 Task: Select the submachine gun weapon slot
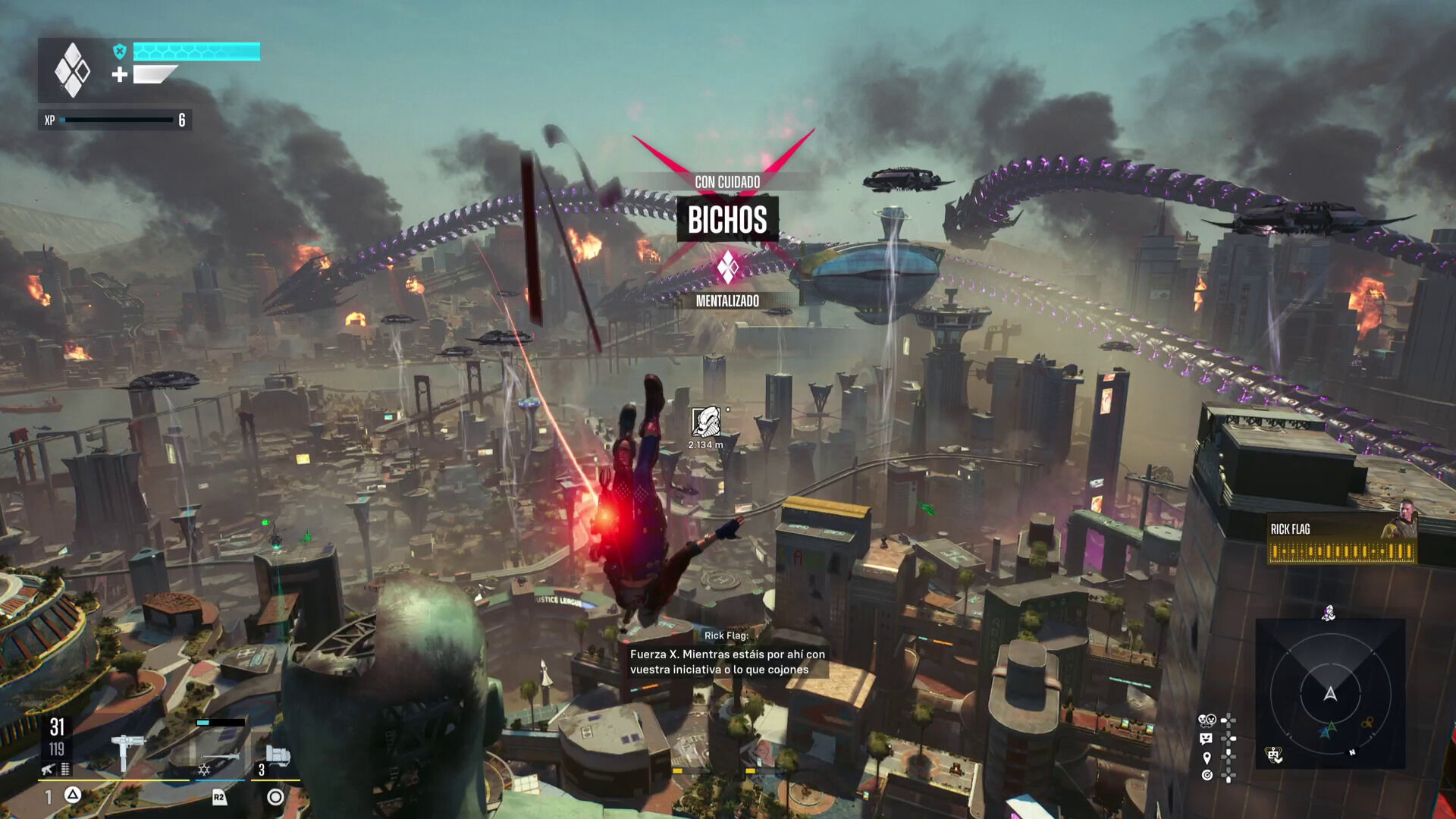tap(126, 749)
